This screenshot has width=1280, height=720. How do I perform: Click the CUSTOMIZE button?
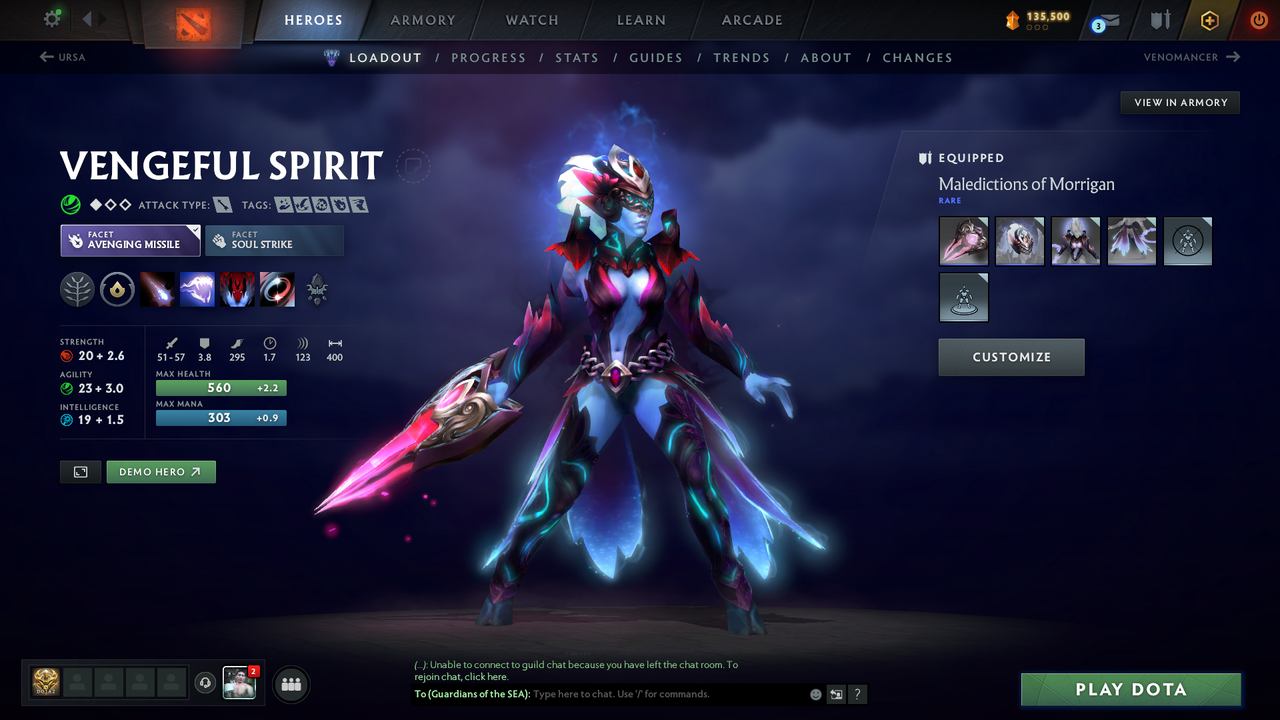pyautogui.click(x=1011, y=357)
